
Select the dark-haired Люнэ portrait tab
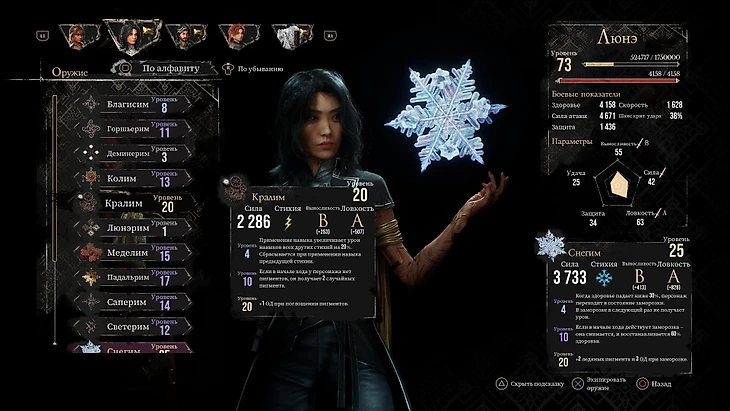[128, 36]
